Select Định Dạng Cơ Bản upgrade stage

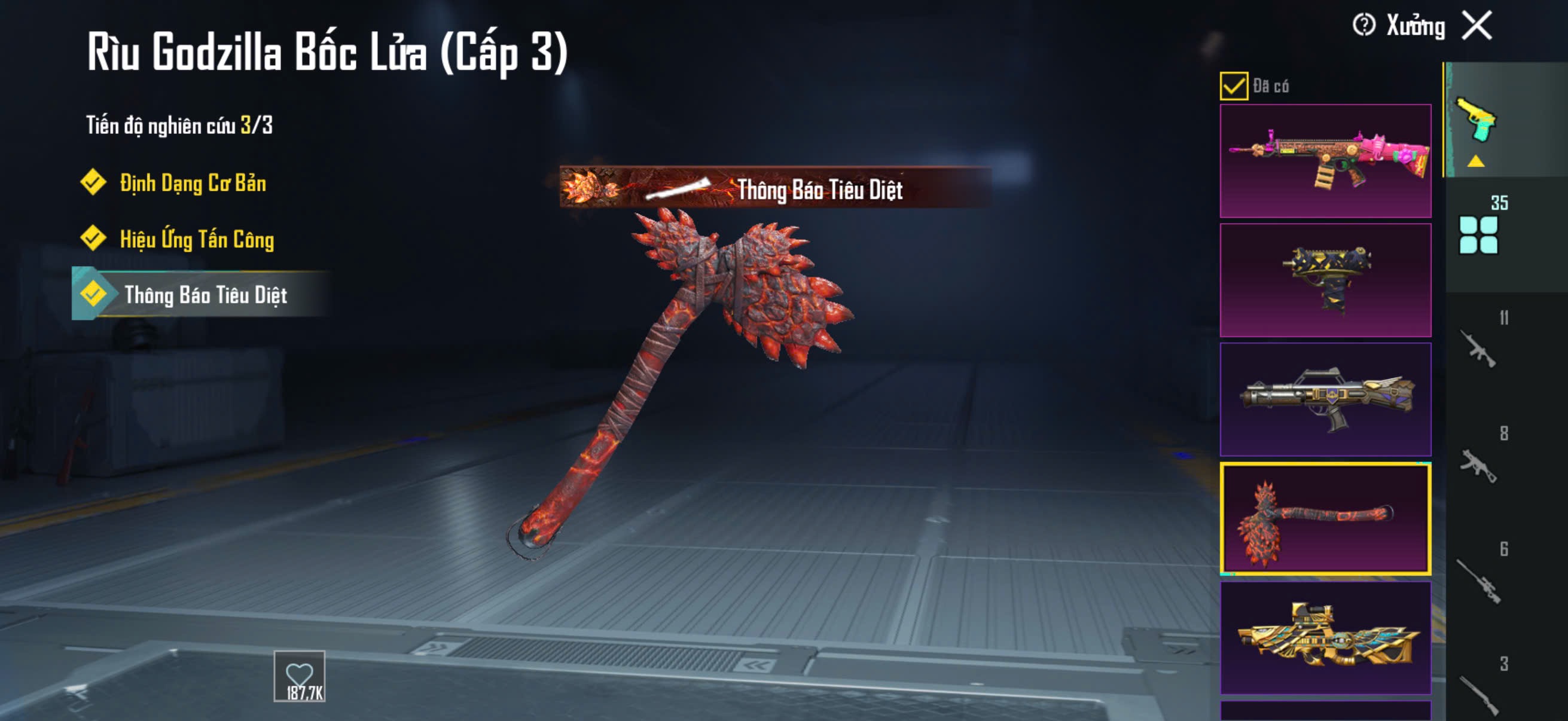point(193,182)
